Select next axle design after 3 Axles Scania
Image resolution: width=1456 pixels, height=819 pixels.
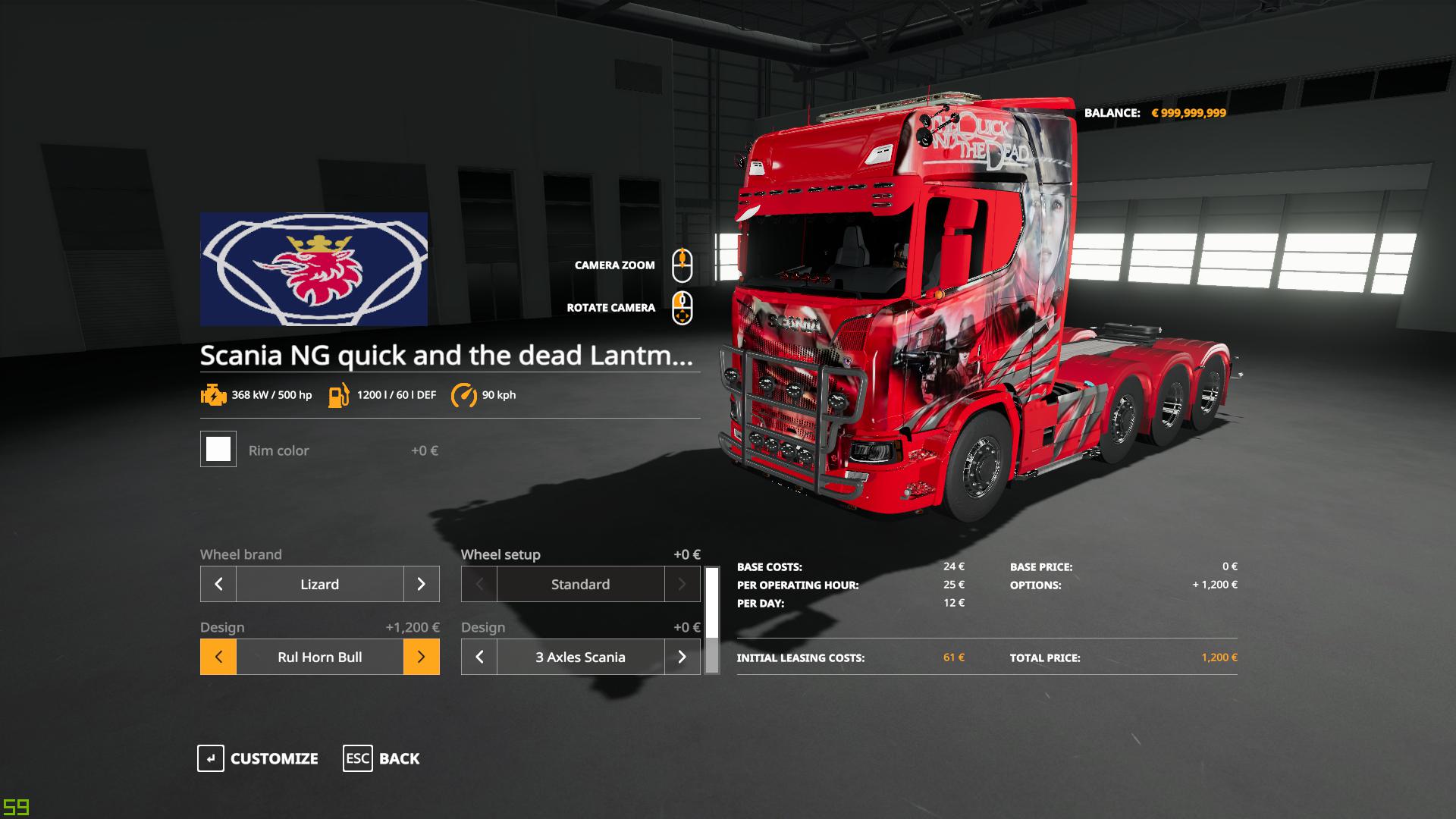[x=682, y=657]
